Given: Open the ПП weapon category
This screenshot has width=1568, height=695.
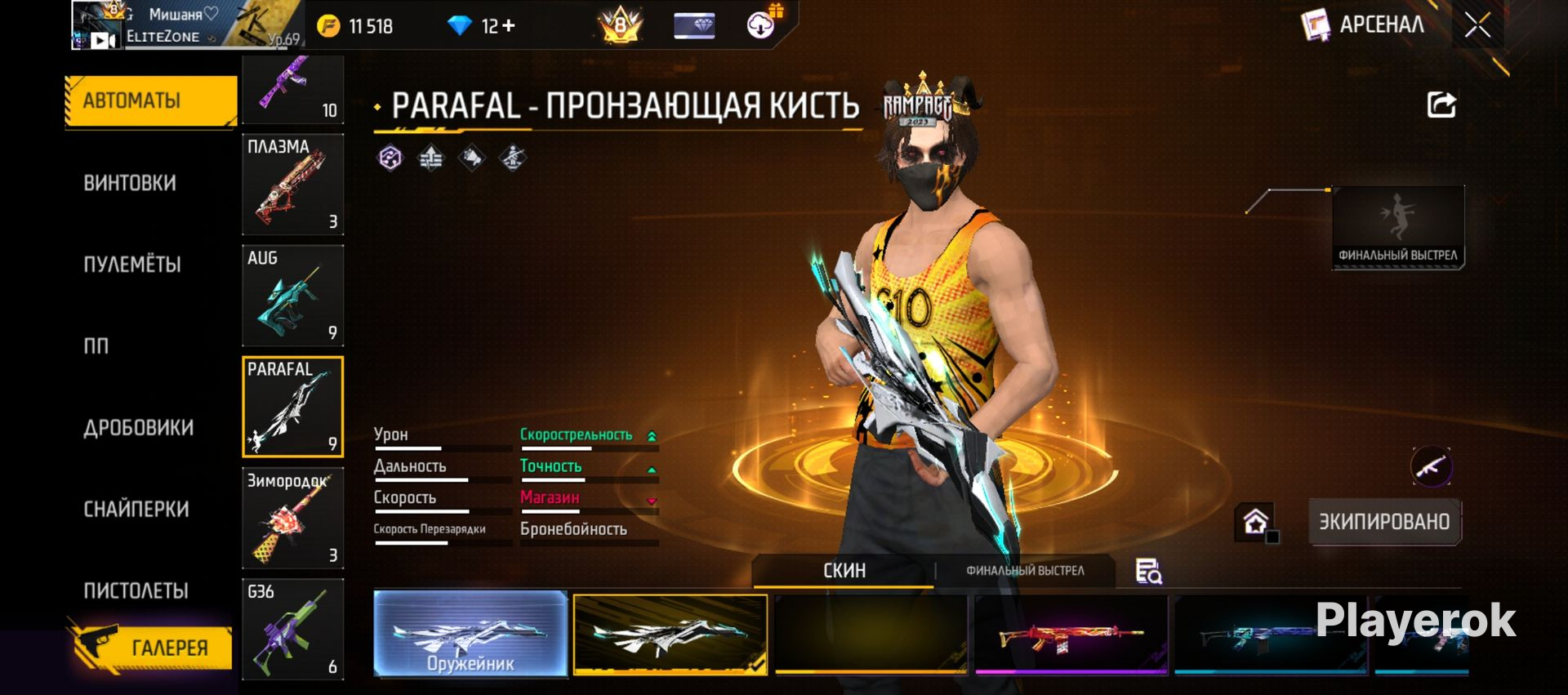Looking at the screenshot, I should coord(96,346).
